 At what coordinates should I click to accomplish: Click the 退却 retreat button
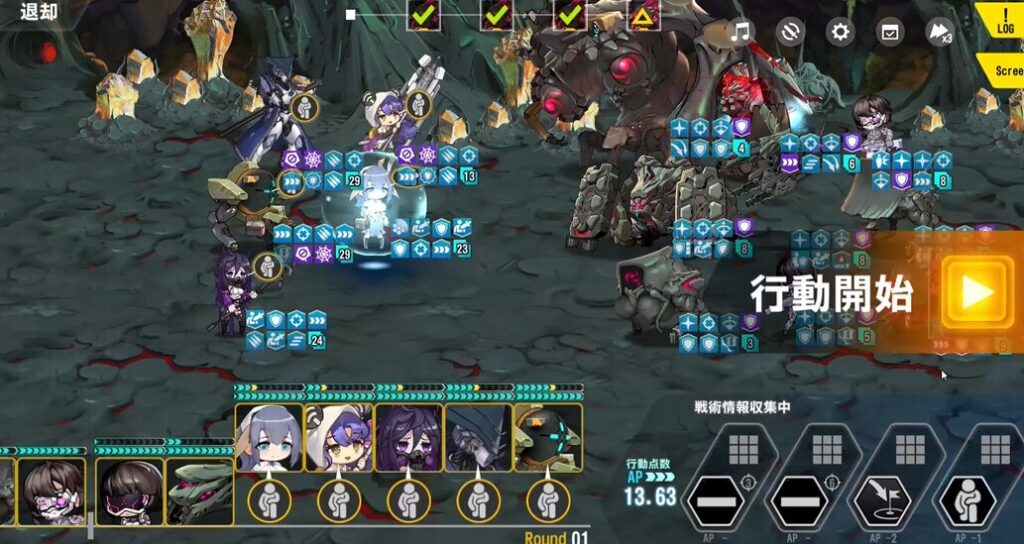[39, 13]
